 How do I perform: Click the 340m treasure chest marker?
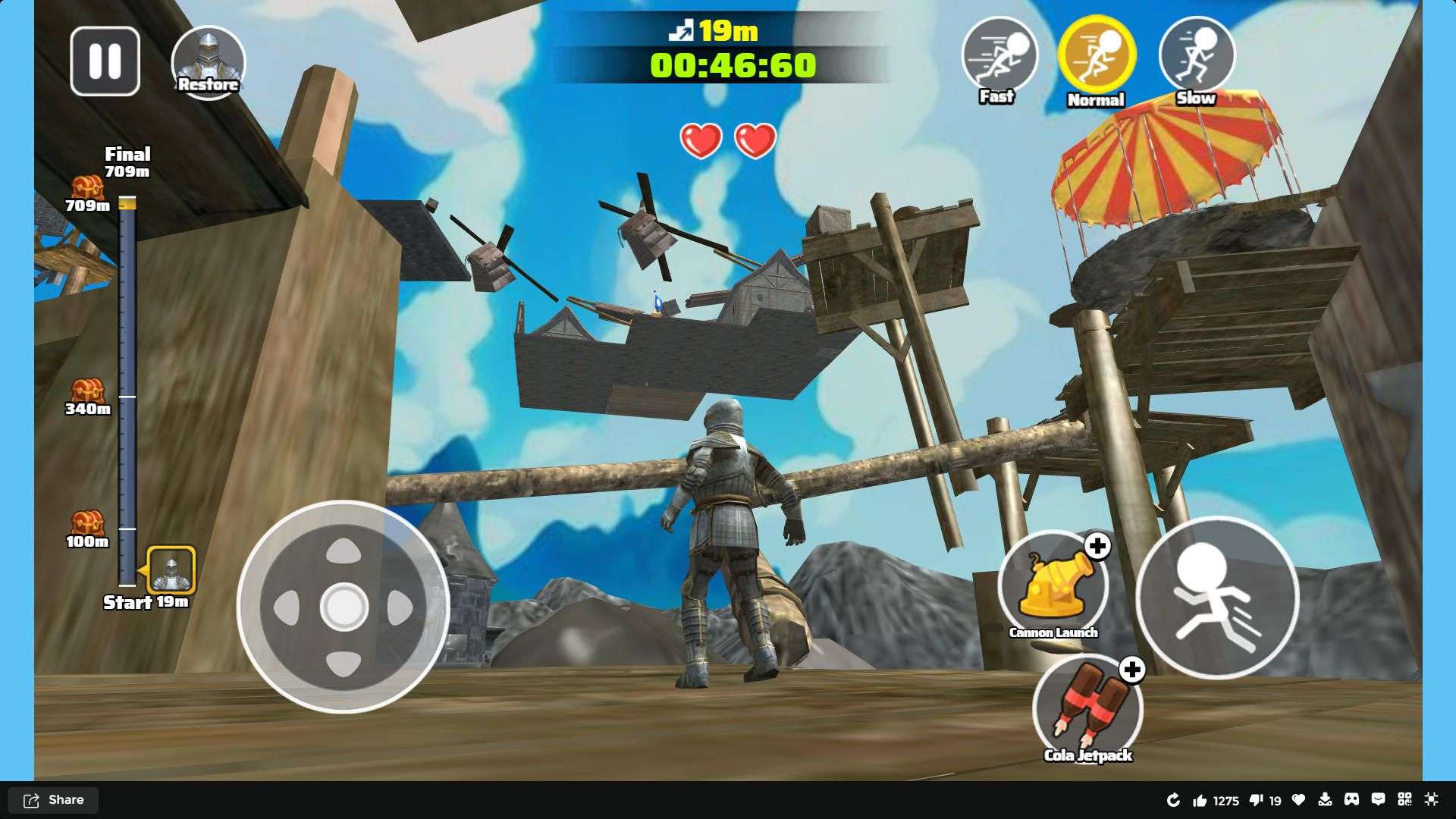click(x=87, y=391)
